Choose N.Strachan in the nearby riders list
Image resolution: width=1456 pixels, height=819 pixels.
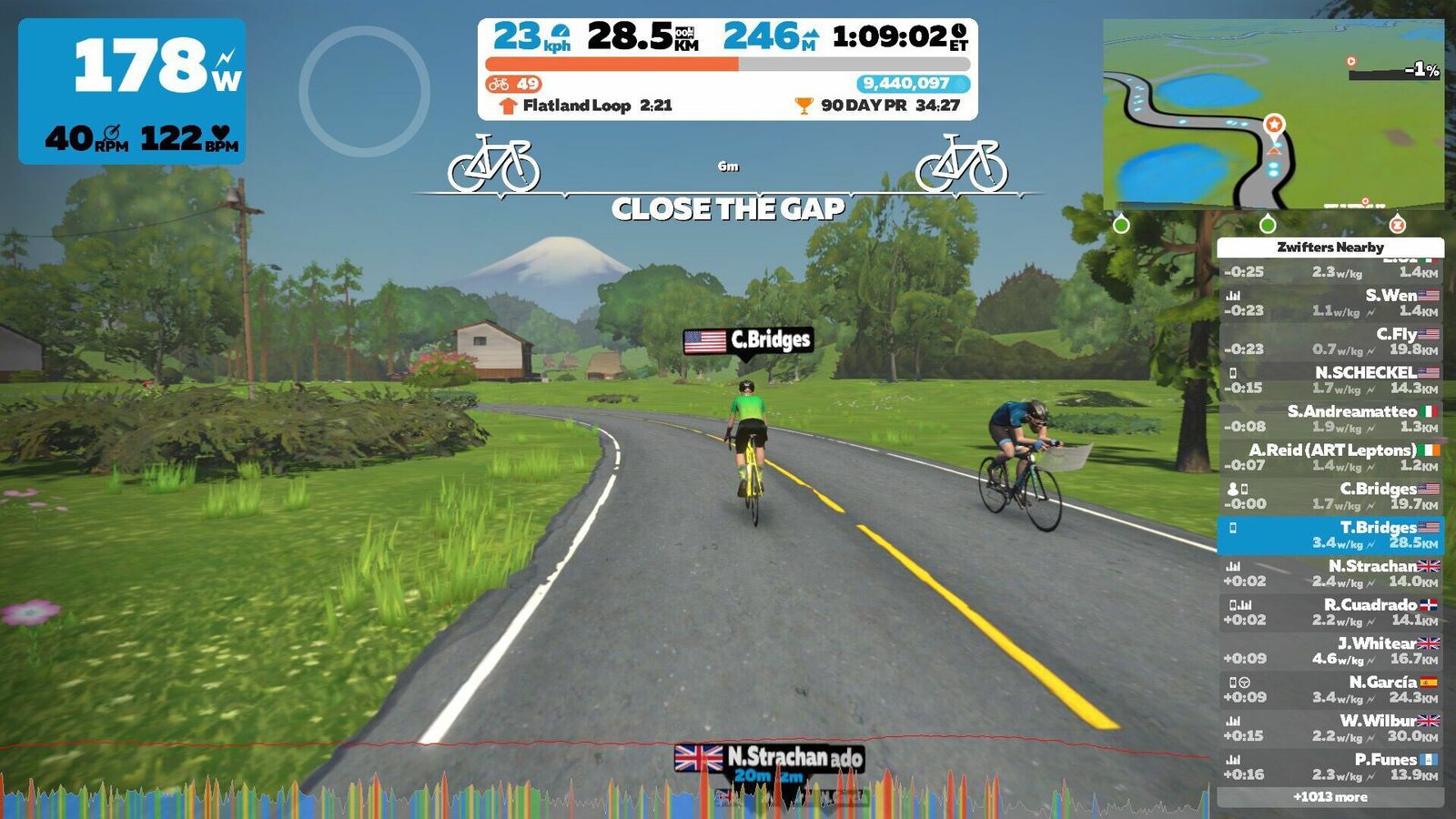1330,573
